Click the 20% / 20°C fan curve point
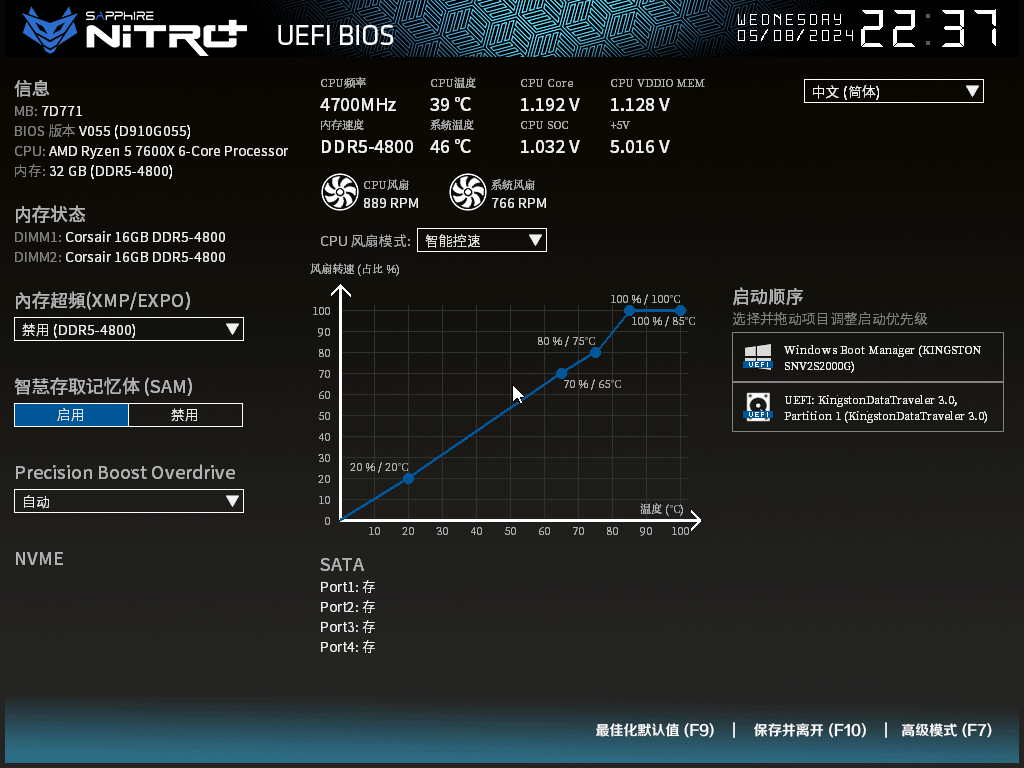Viewport: 1024px width, 768px height. click(x=408, y=478)
